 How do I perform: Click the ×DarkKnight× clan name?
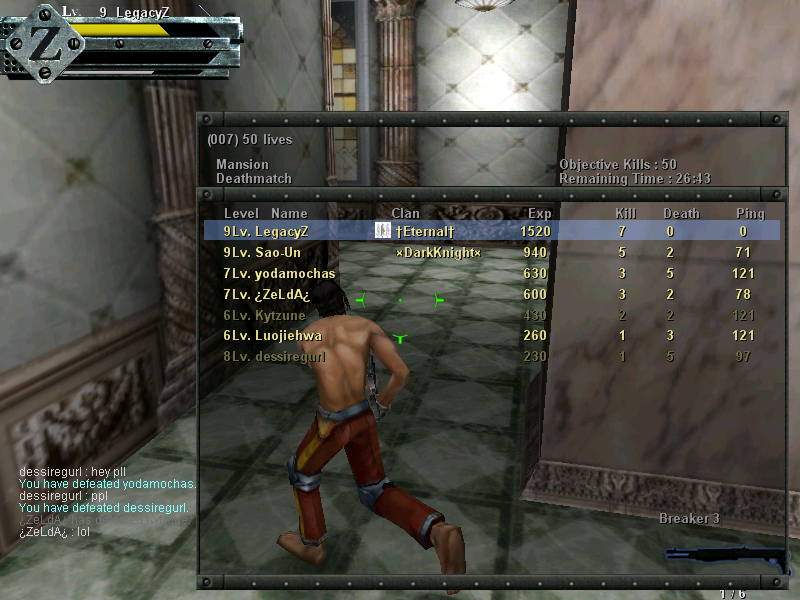438,252
